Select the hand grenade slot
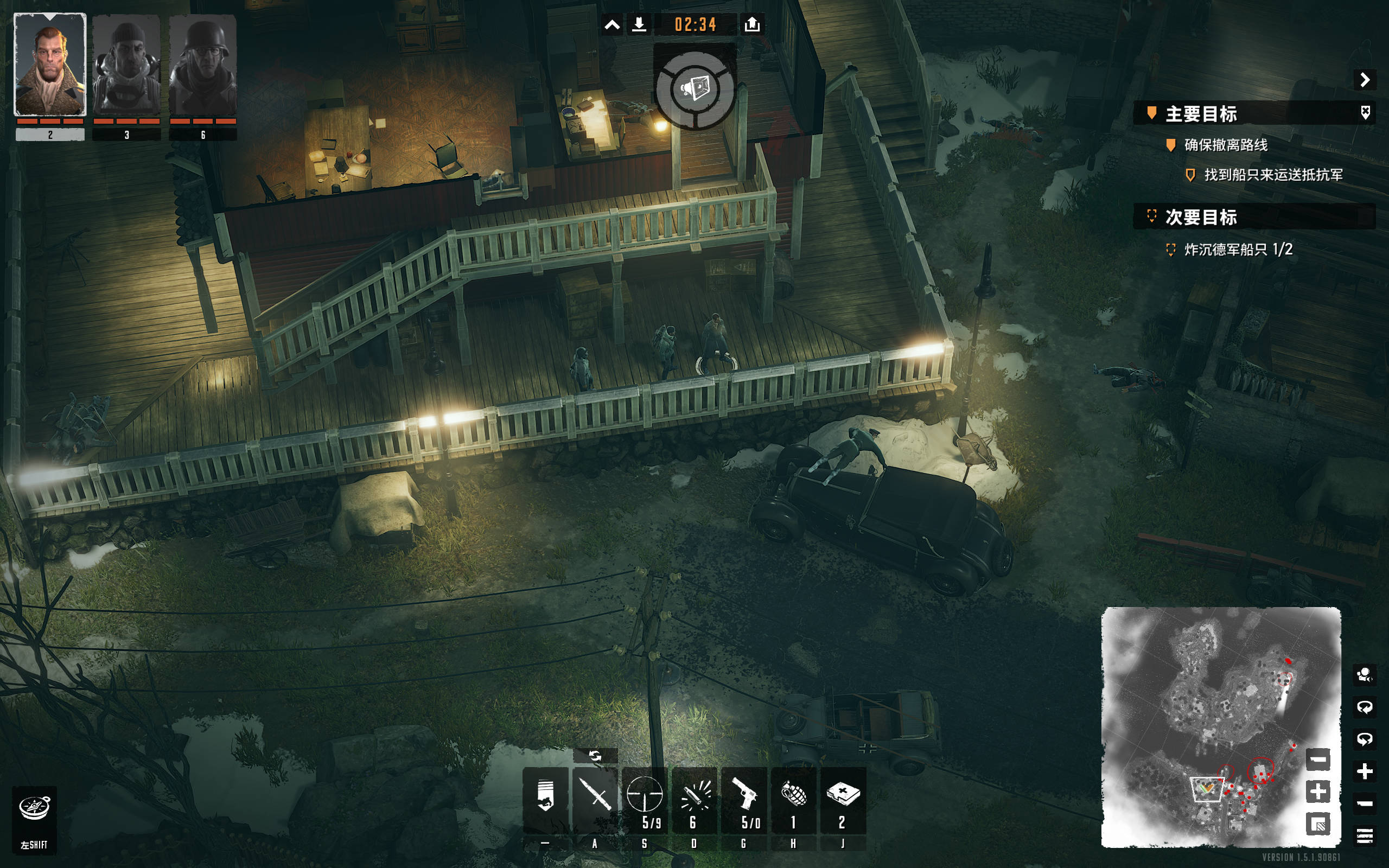Image resolution: width=1389 pixels, height=868 pixels. pyautogui.click(x=794, y=799)
